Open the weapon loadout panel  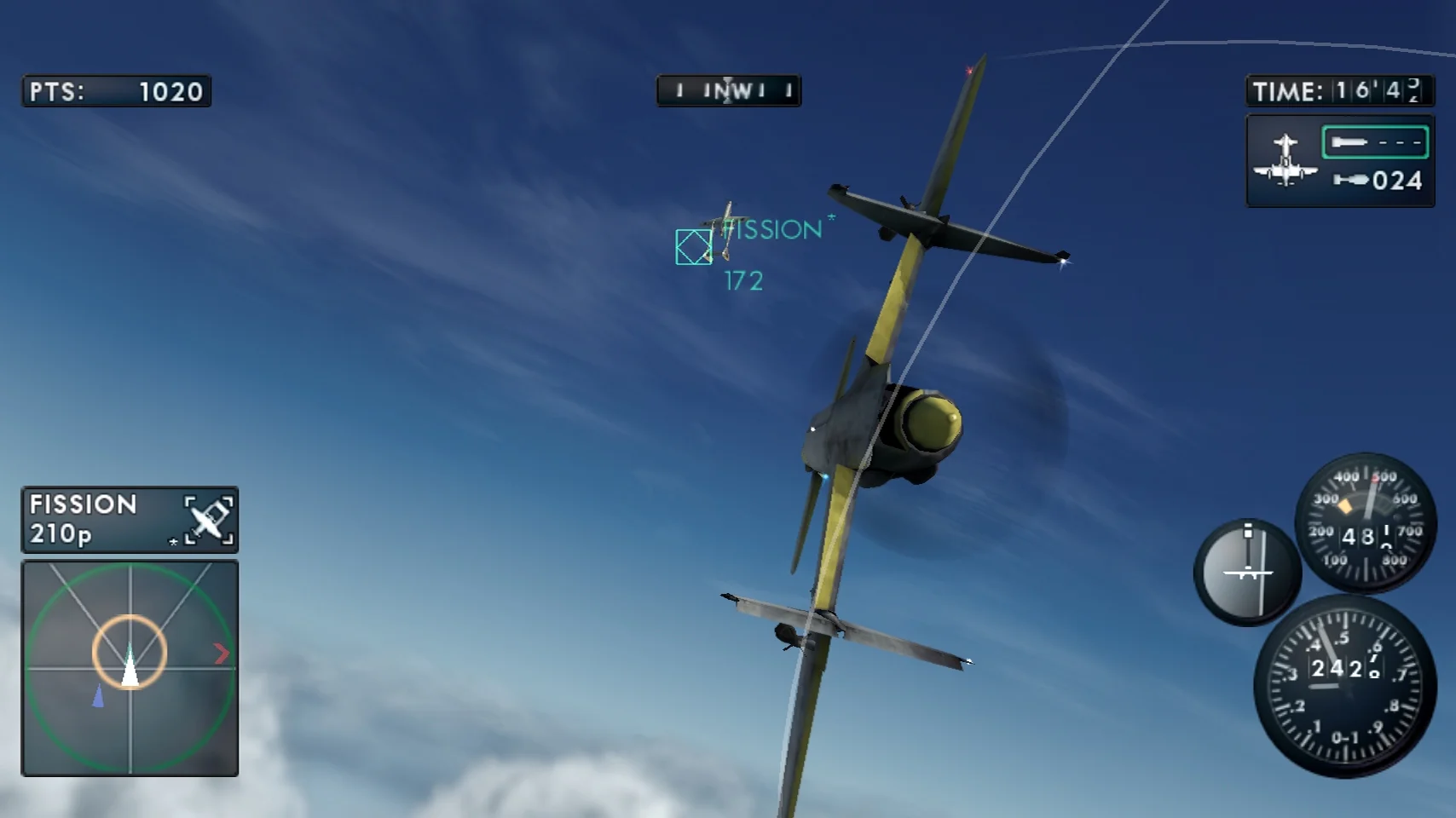[1338, 158]
